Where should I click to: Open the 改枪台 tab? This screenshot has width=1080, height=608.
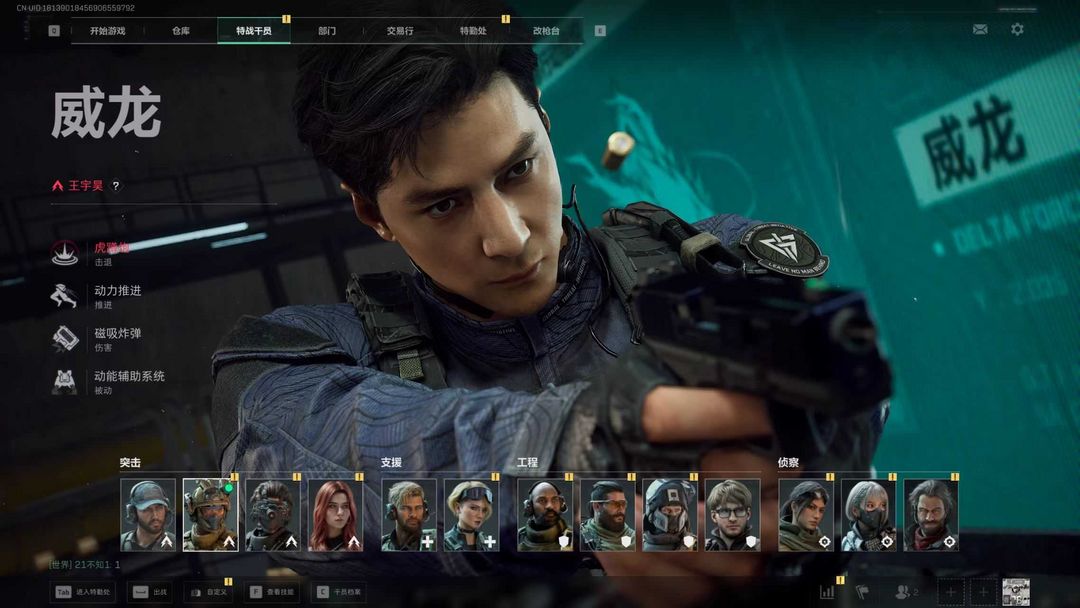point(546,31)
